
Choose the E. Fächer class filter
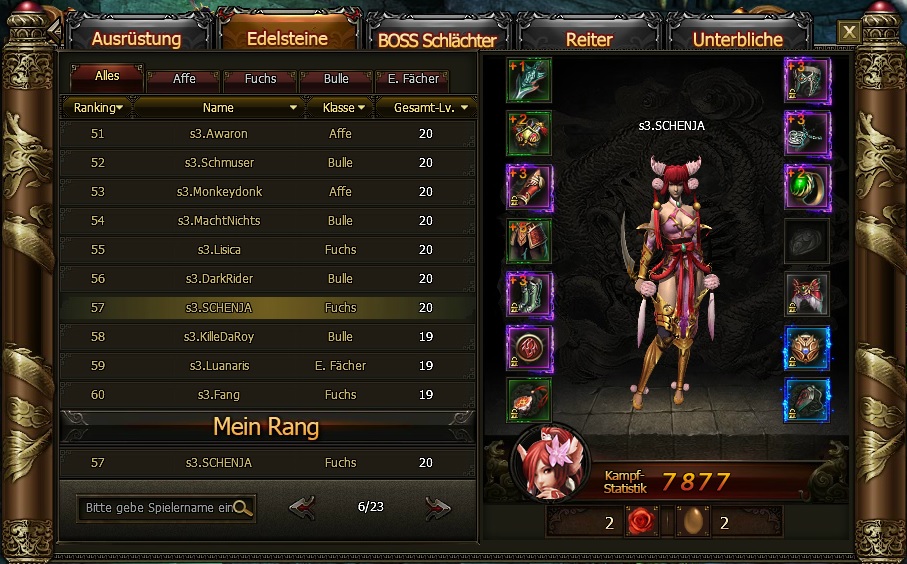pyautogui.click(x=413, y=78)
